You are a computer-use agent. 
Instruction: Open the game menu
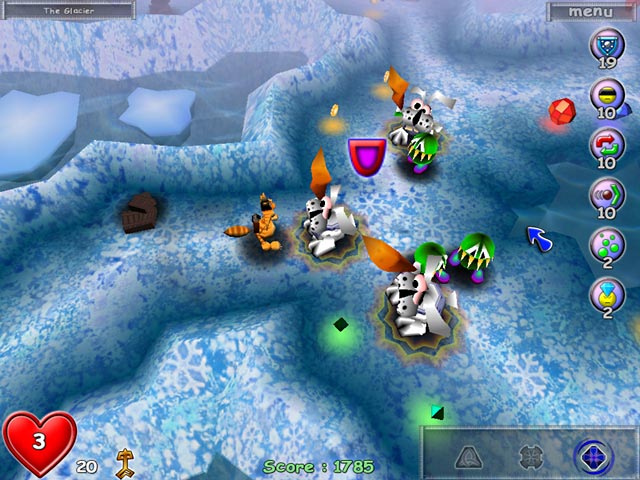[x=590, y=11]
